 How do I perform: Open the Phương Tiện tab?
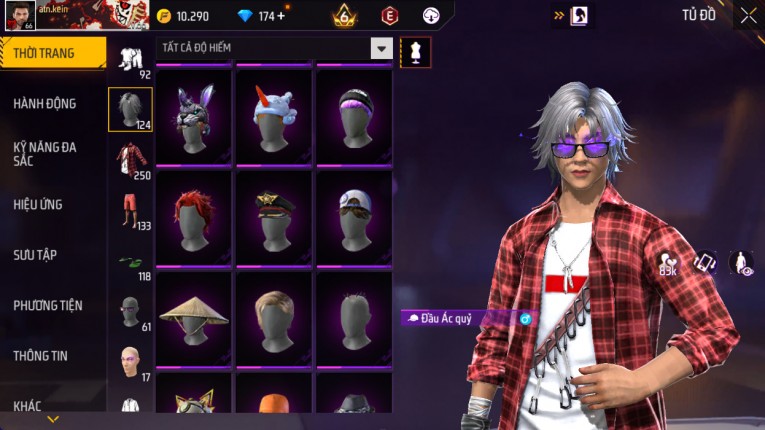click(48, 305)
